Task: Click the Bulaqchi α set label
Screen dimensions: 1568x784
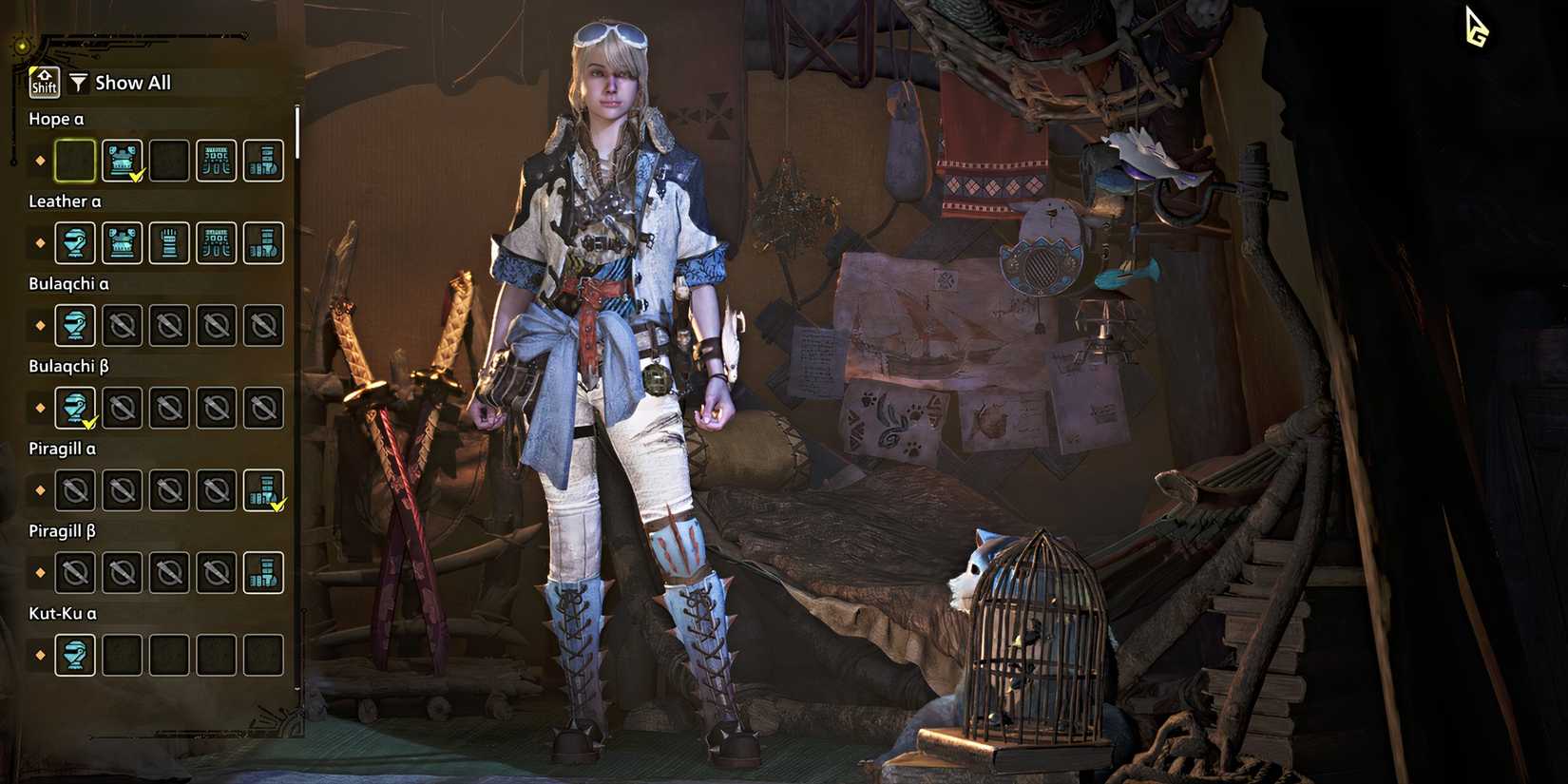Action: (70, 283)
